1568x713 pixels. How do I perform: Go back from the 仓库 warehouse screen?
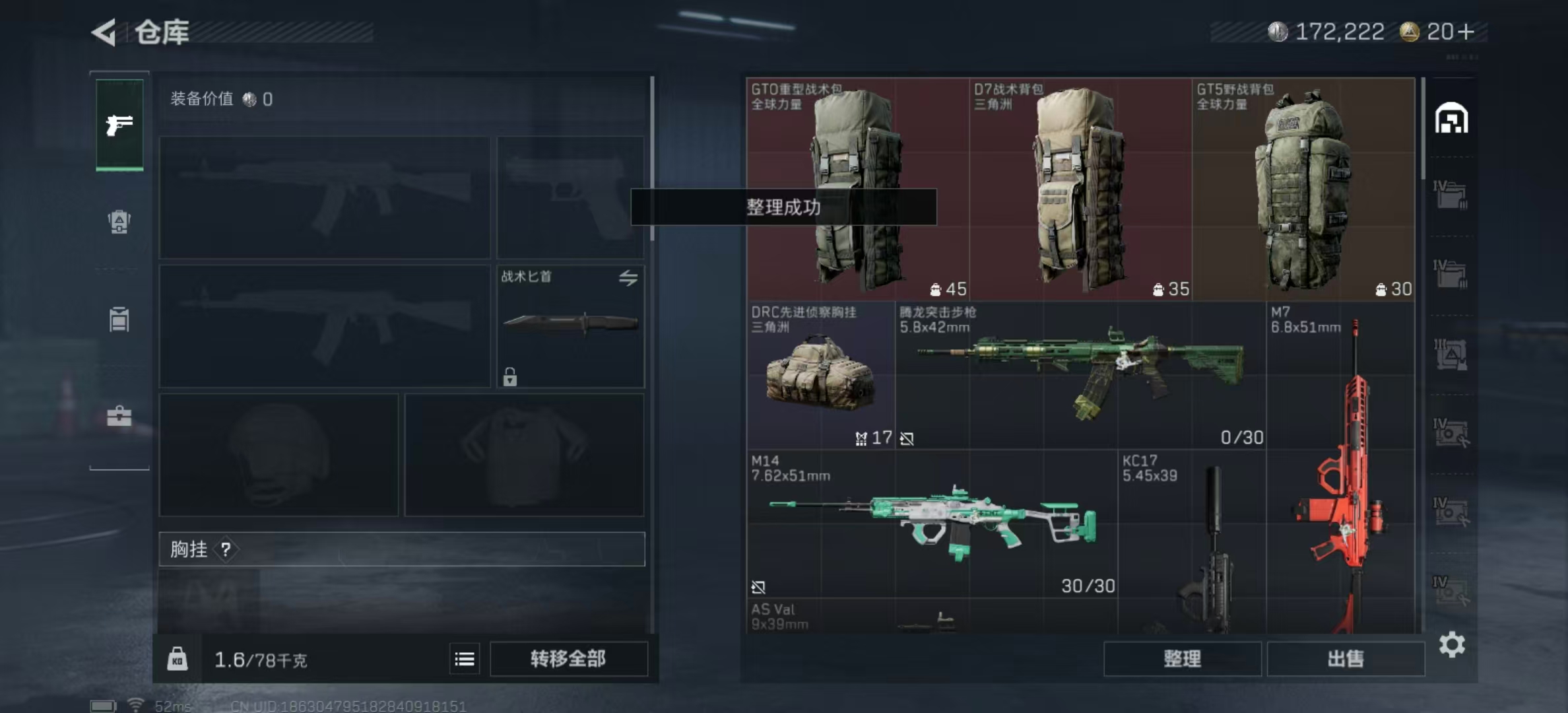(x=104, y=32)
